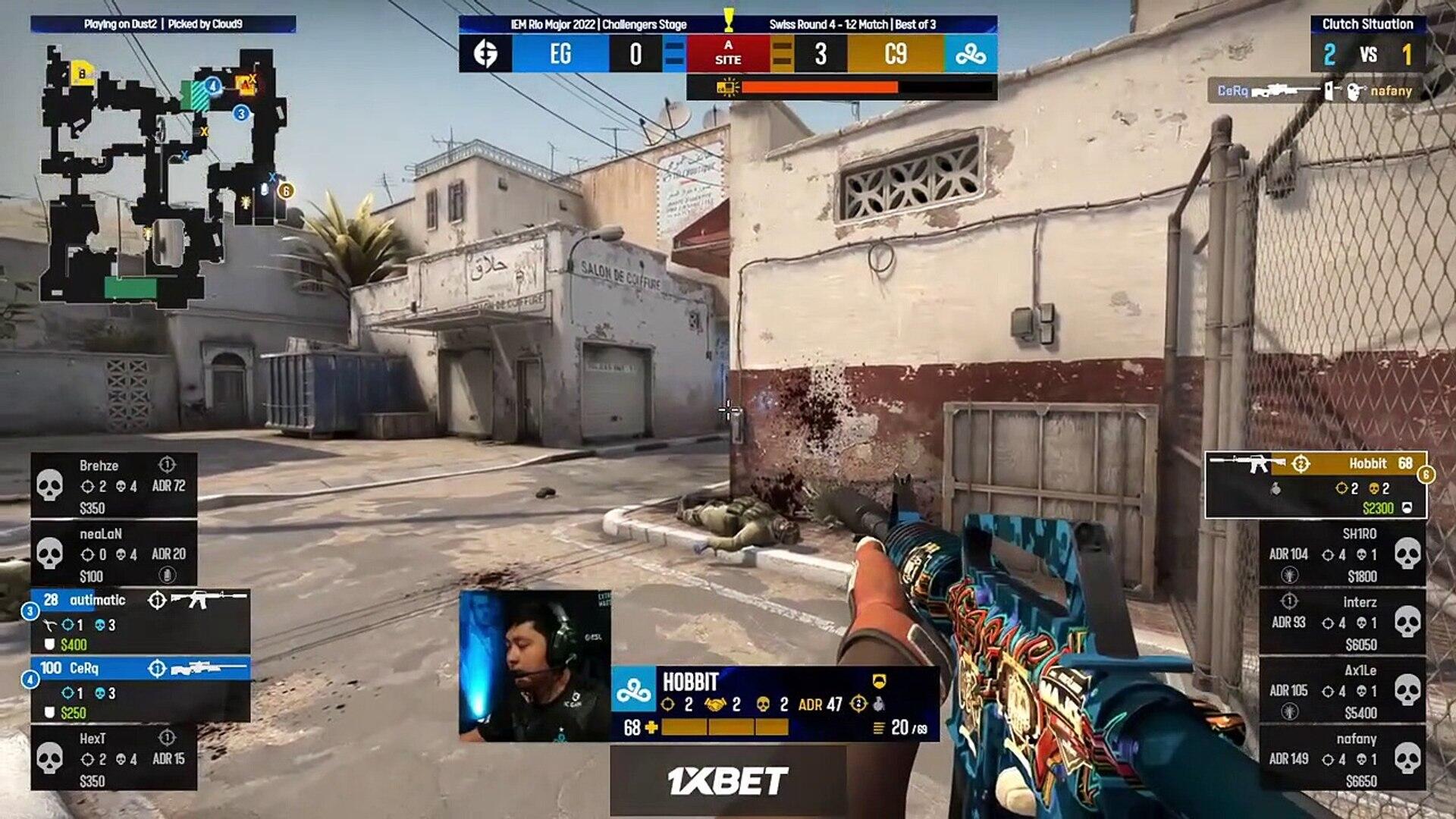1456x819 pixels.
Task: Open Hobbit's player webcam feed
Action: pyautogui.click(x=535, y=667)
